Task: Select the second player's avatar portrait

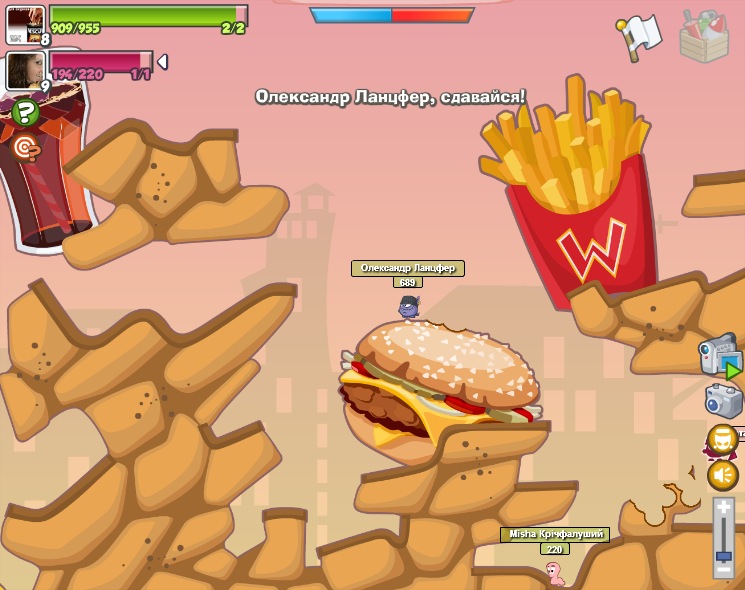Action: [24, 70]
